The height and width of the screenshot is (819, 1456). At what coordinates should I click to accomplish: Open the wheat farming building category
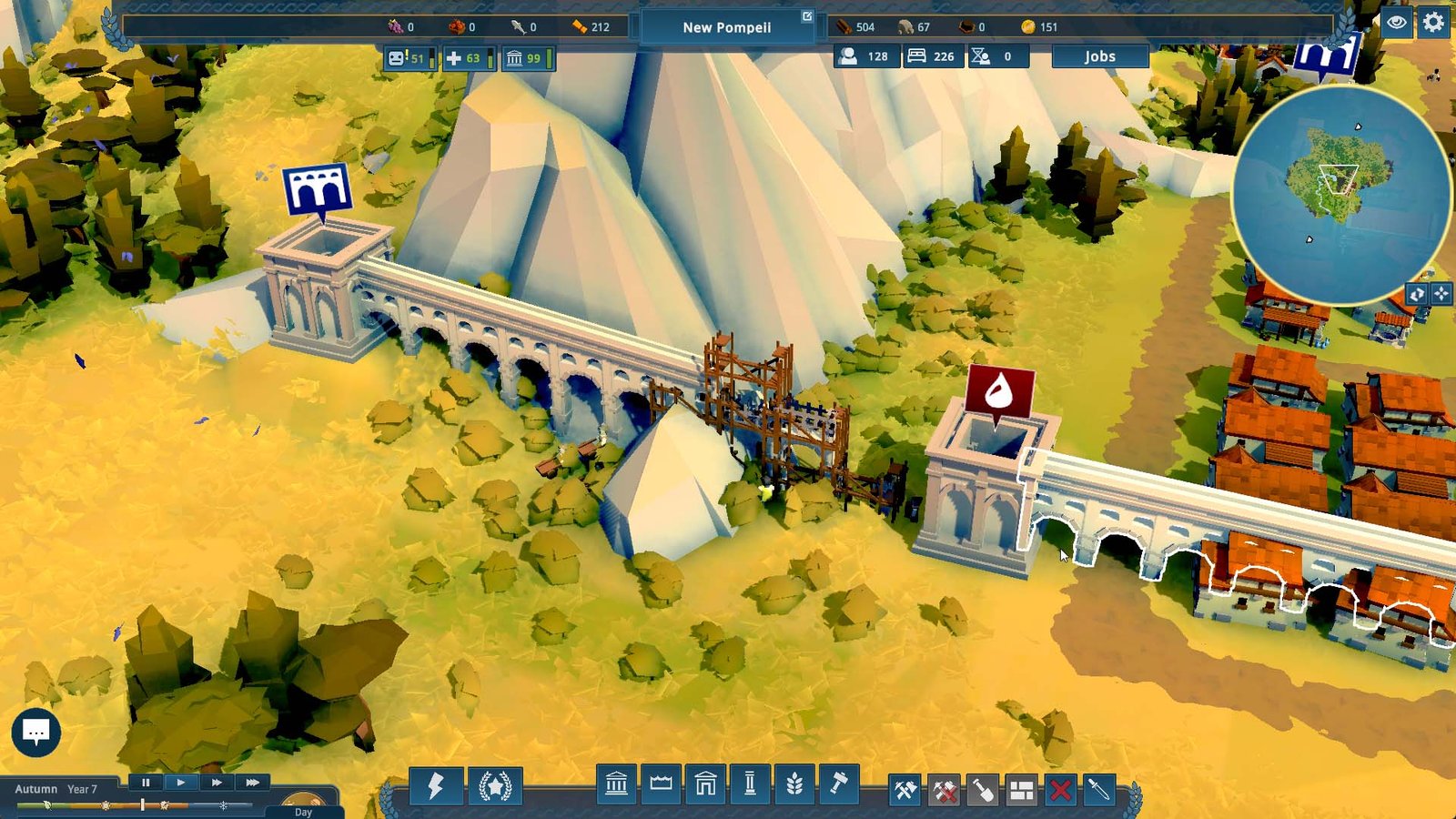point(794,784)
